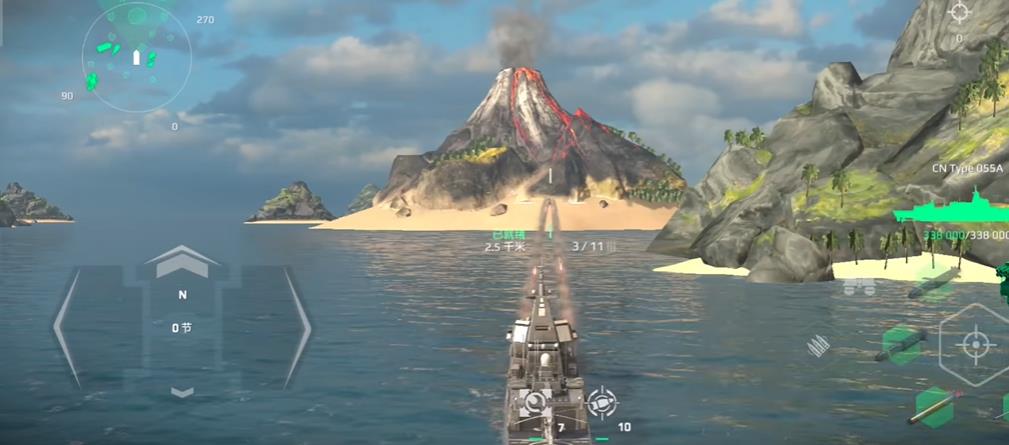Image resolution: width=1009 pixels, height=445 pixels.
Task: Activate the missile decoy consumable with crosshair ring
Action: click(x=601, y=403)
